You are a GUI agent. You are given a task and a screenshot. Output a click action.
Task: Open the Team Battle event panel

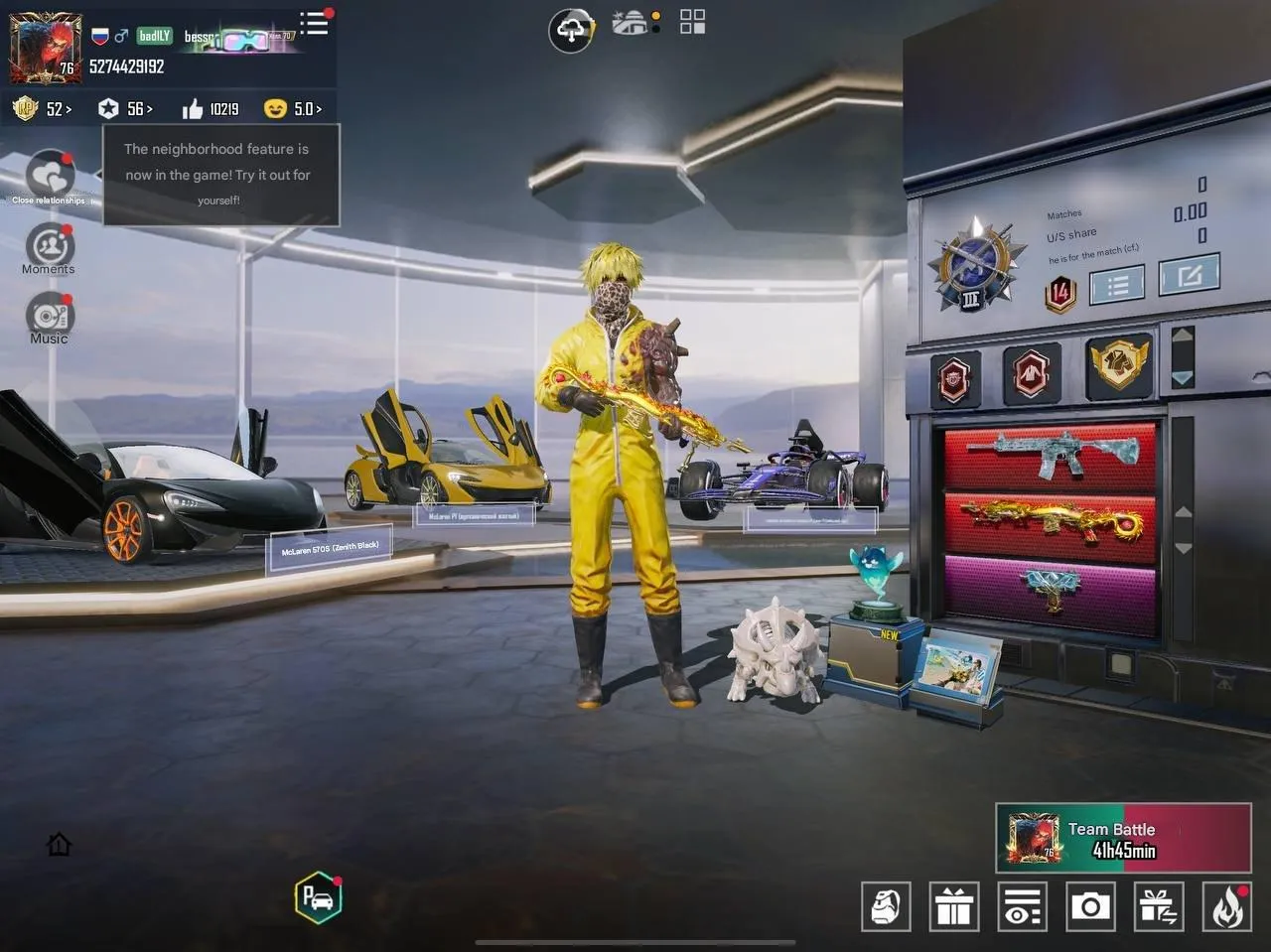[1121, 837]
